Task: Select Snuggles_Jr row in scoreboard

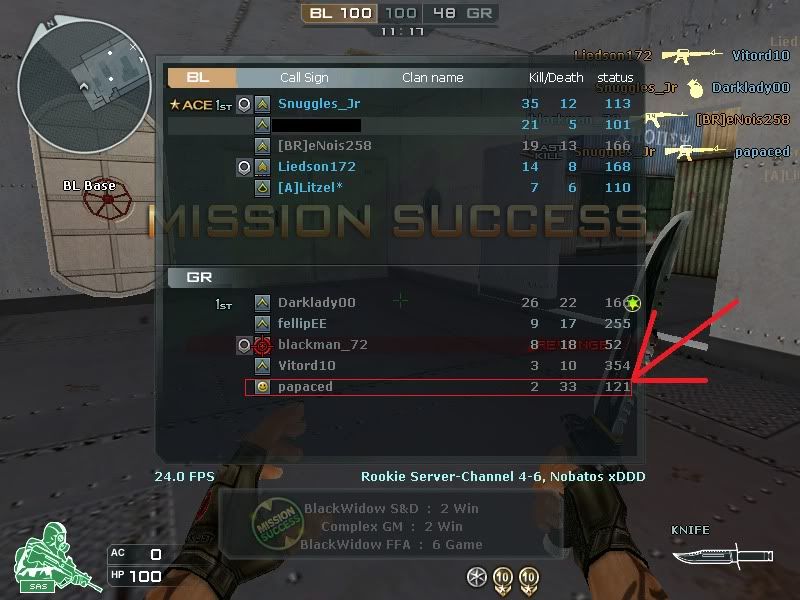Action: (320, 104)
